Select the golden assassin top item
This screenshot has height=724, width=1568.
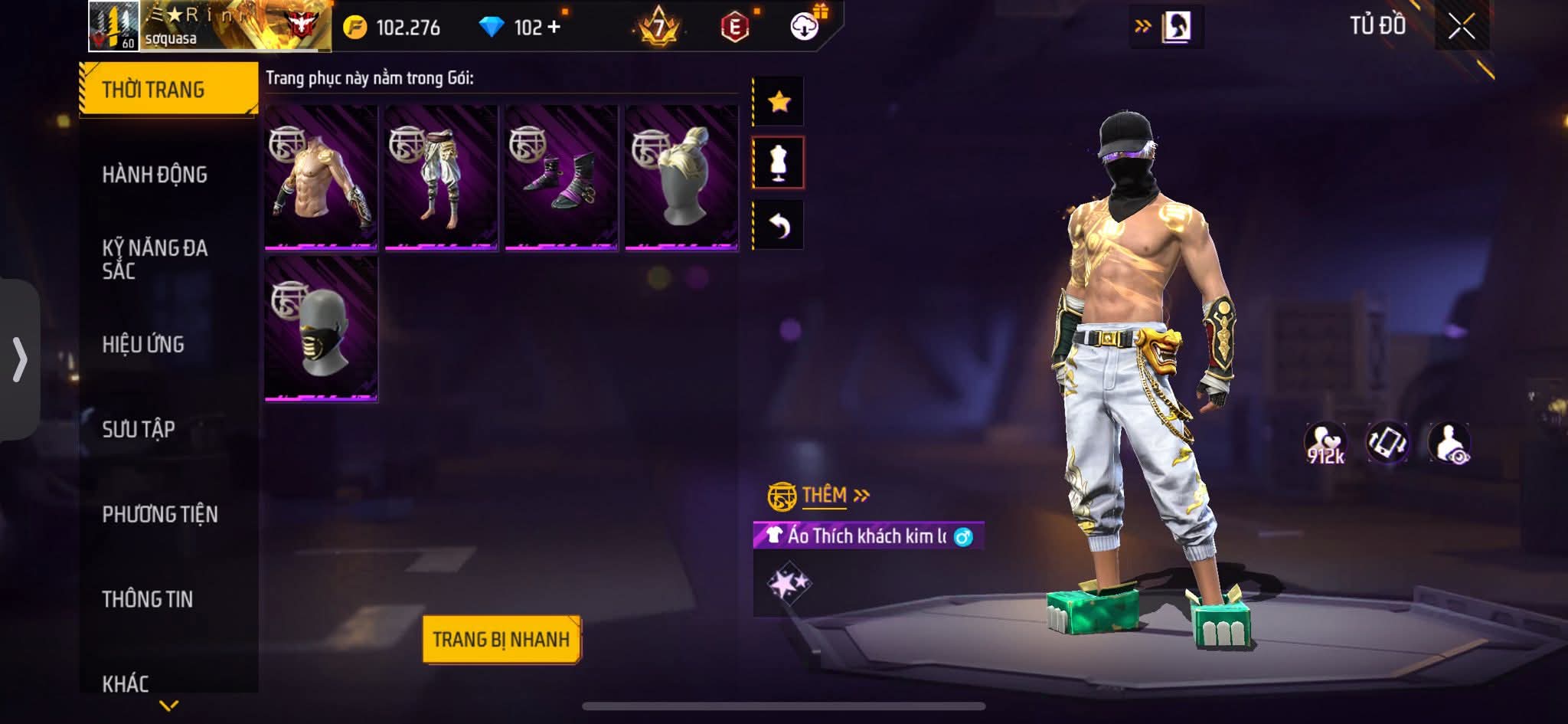pyautogui.click(x=322, y=178)
